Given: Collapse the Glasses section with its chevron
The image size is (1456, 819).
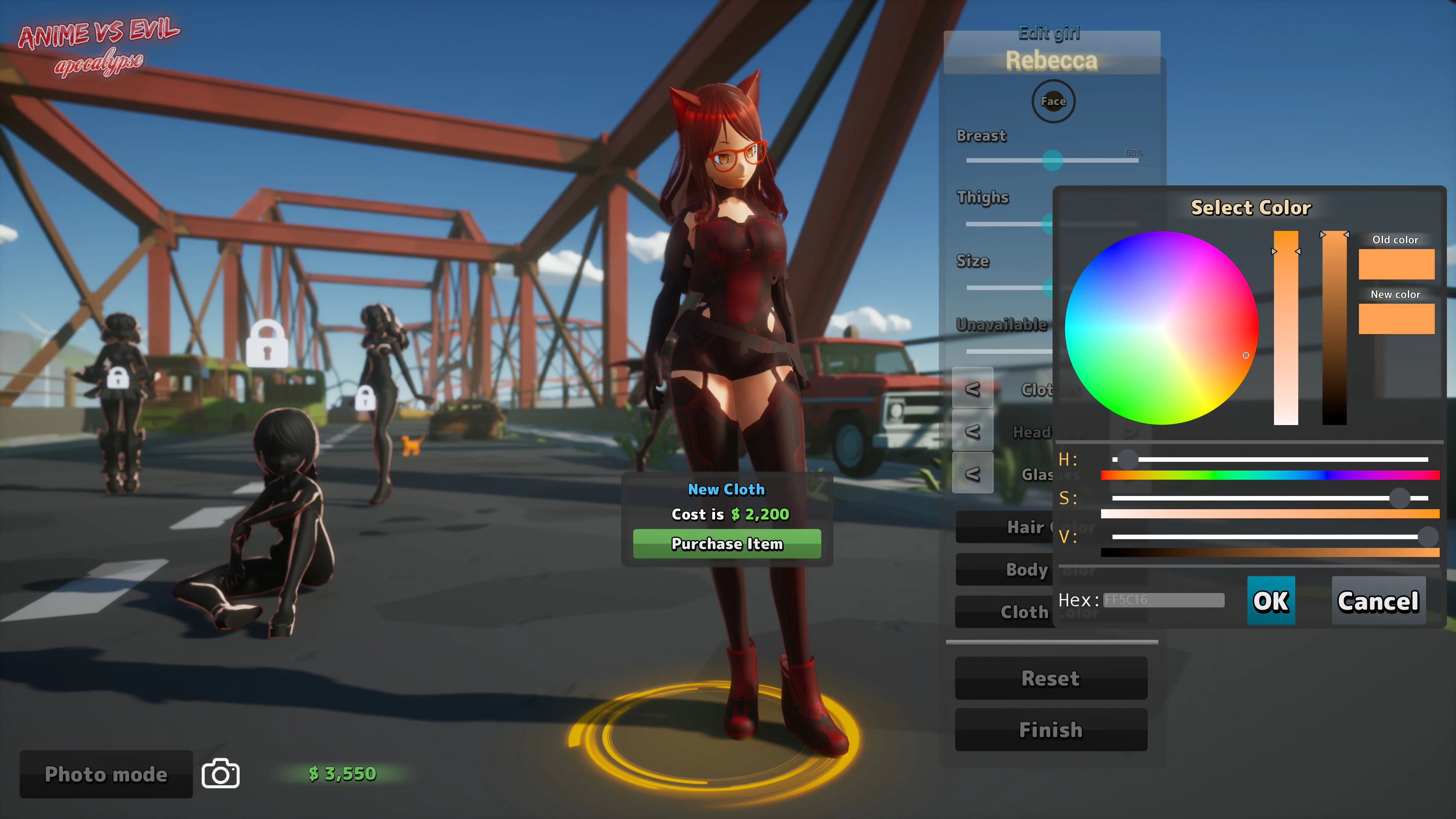Looking at the screenshot, I should (972, 472).
